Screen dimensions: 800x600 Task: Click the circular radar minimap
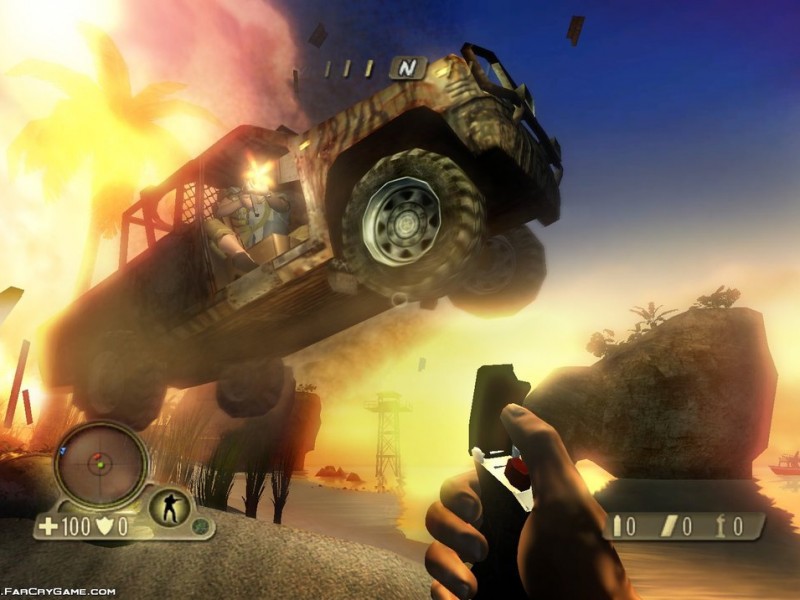(100, 464)
